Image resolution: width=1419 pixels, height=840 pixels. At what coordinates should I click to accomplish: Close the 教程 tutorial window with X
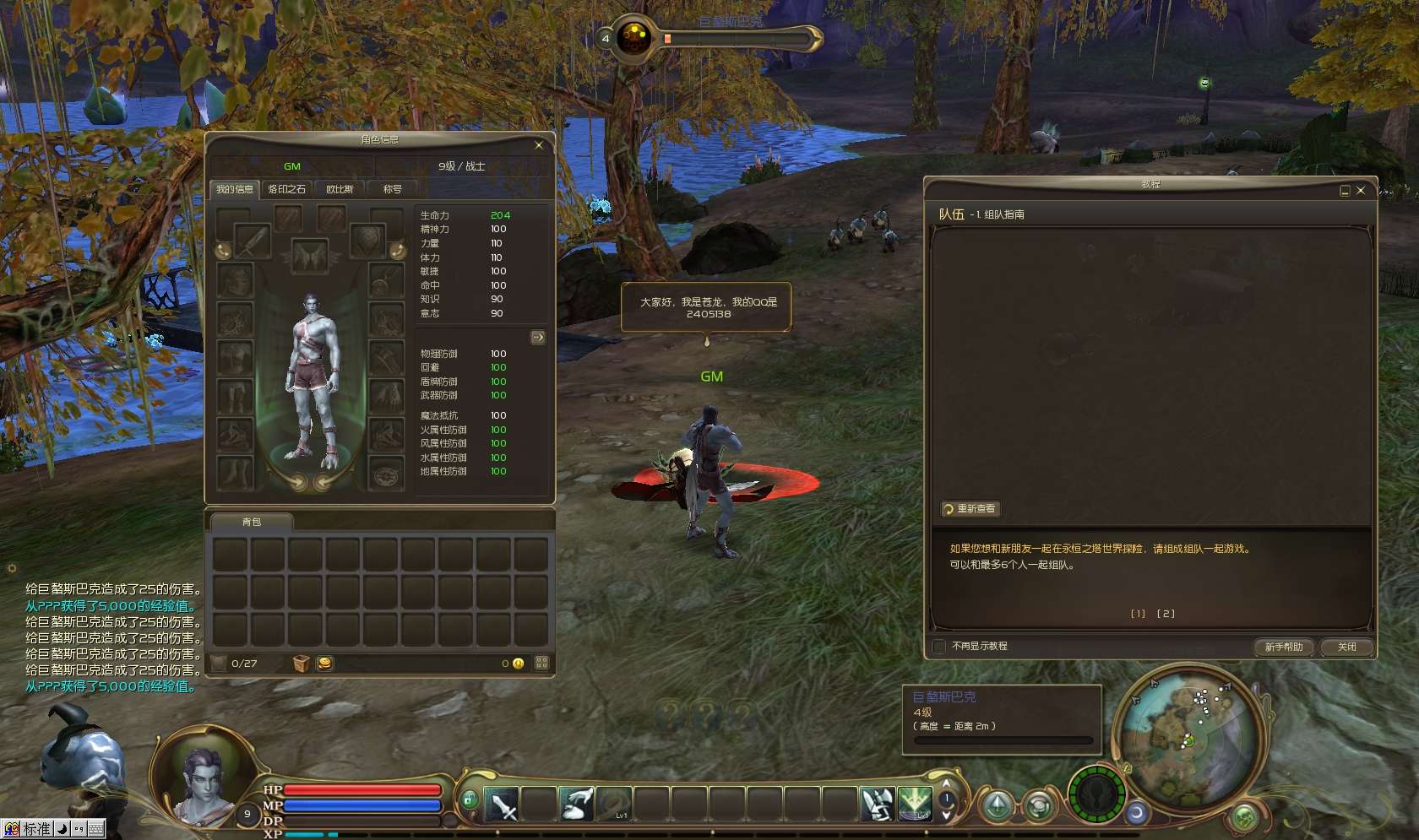point(1361,191)
